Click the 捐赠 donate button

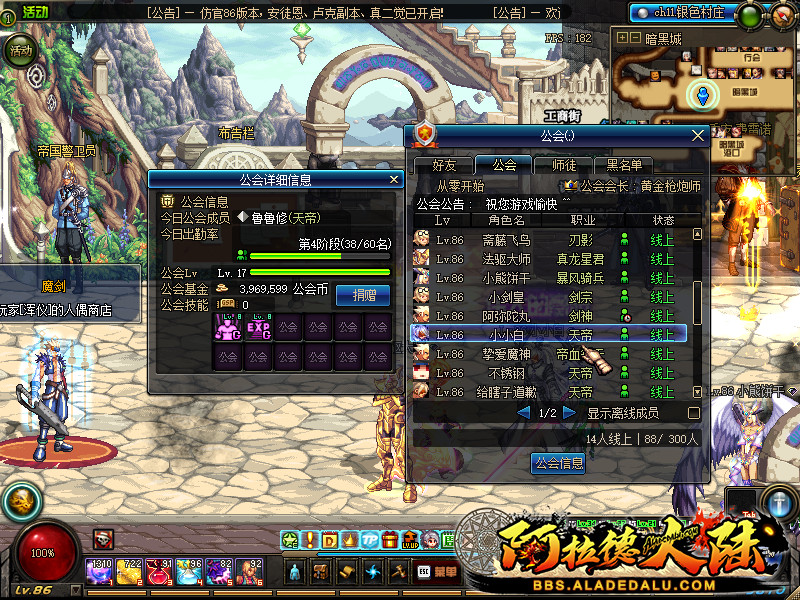(x=362, y=294)
